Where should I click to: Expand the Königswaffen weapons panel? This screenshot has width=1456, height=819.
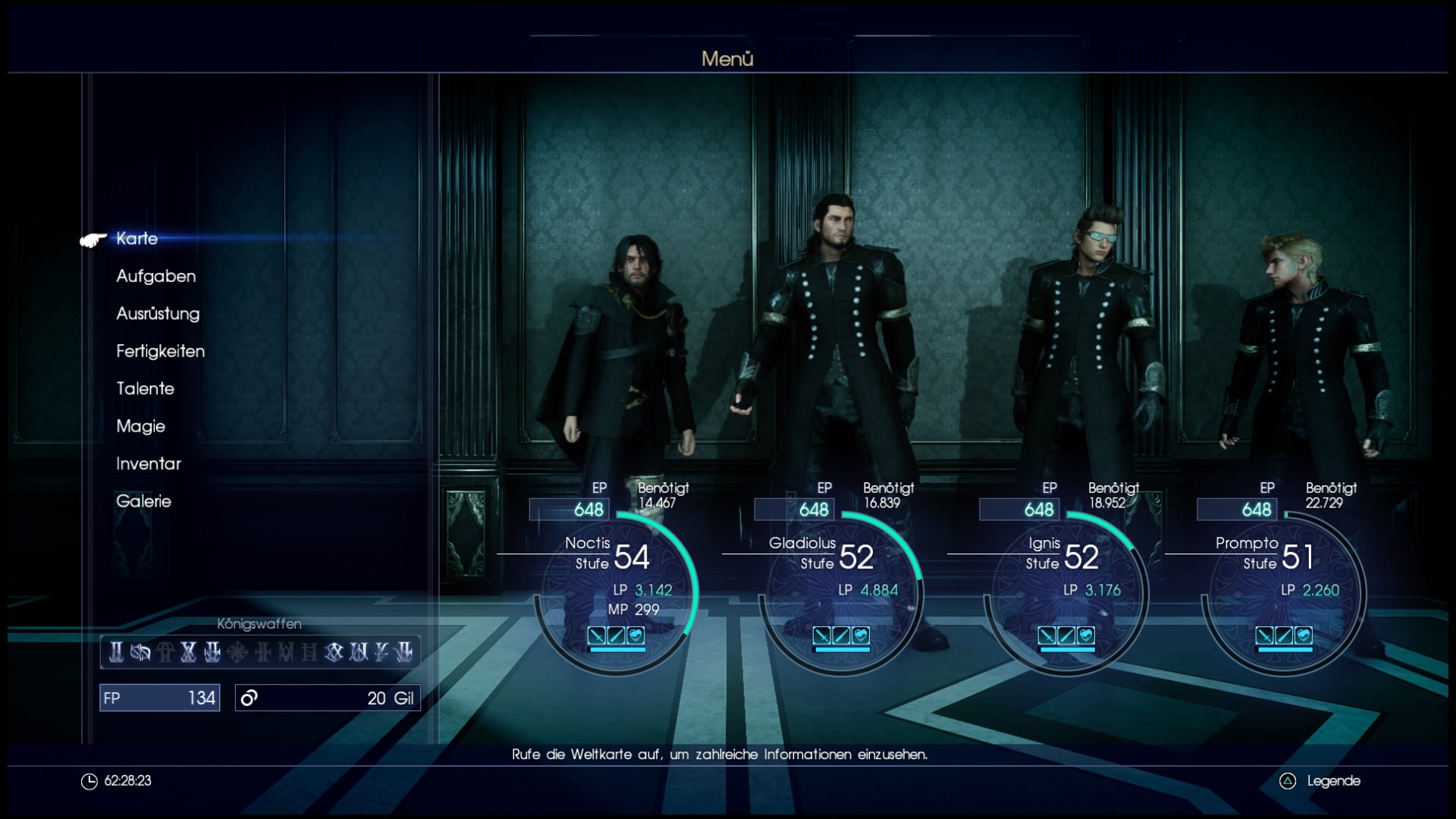point(258,651)
